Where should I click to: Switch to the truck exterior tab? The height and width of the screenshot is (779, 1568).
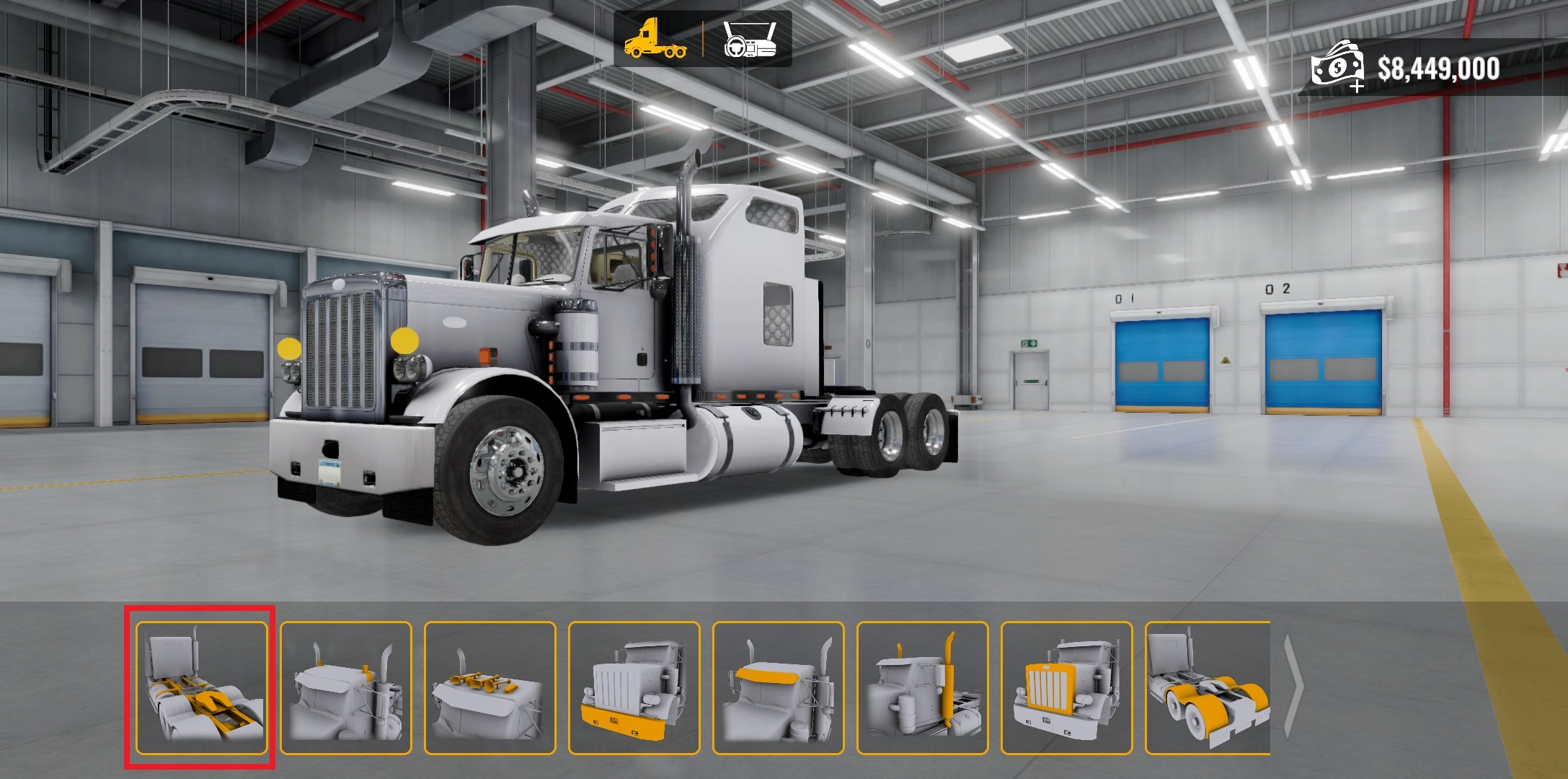(655, 39)
